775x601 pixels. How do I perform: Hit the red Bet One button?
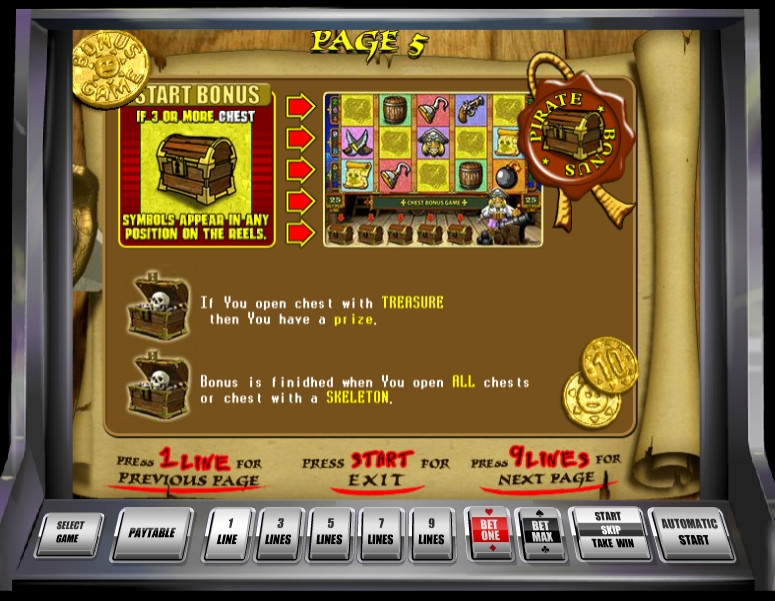pyautogui.click(x=489, y=533)
